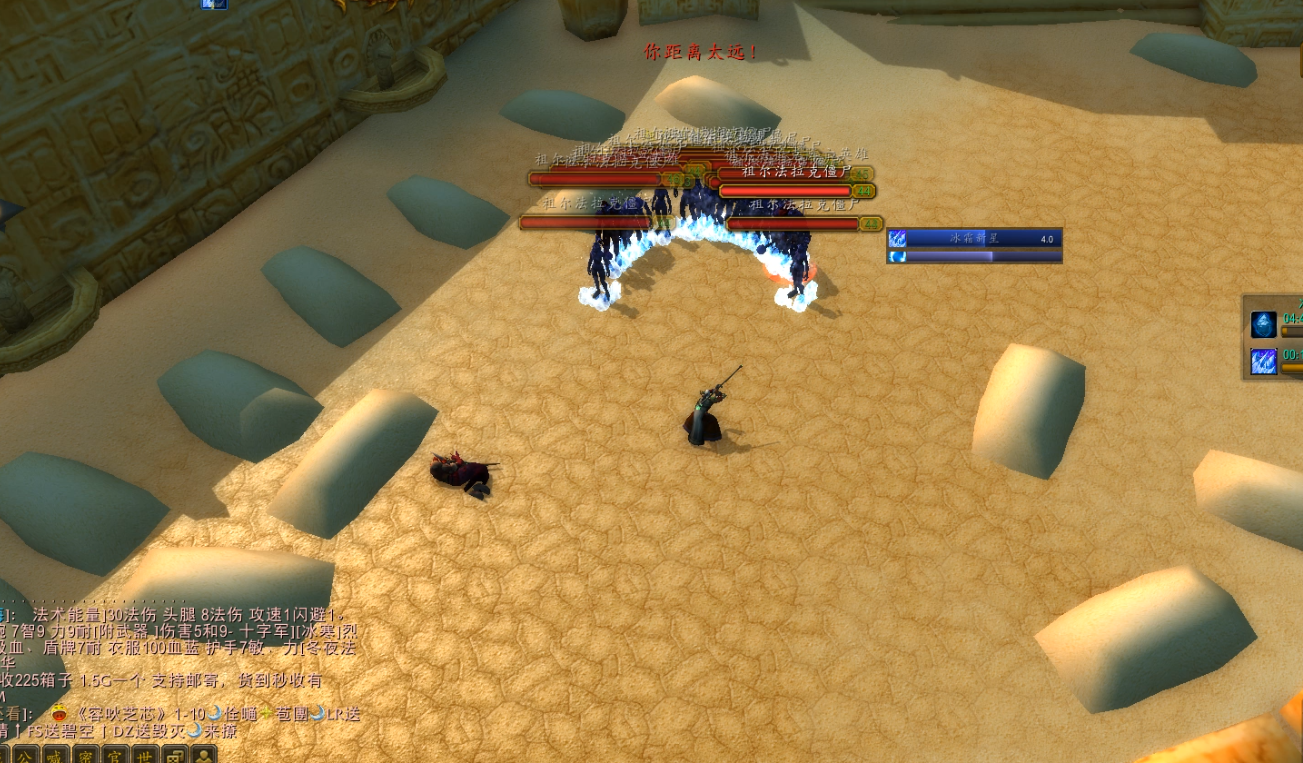Select the blue ice crystal cooldown icon
Image resolution: width=1303 pixels, height=763 pixels.
coord(1263,325)
